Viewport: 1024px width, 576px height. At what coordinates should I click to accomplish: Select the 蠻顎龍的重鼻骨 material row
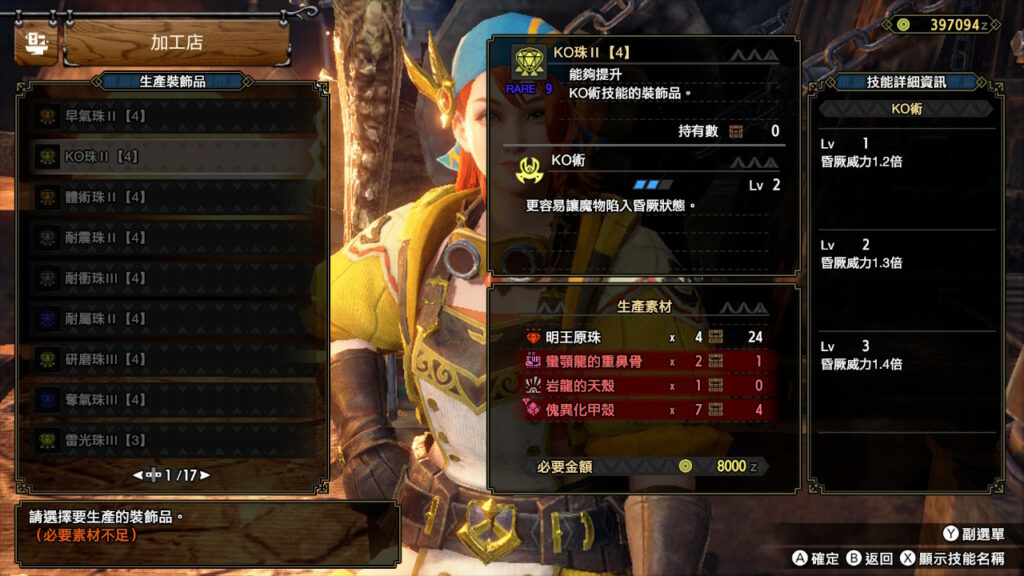coord(645,361)
